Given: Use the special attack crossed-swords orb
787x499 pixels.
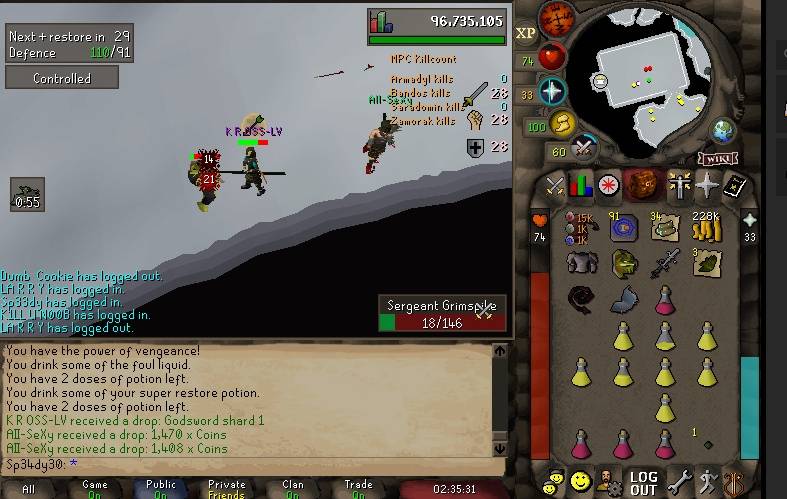Looking at the screenshot, I should pyautogui.click(x=583, y=149).
